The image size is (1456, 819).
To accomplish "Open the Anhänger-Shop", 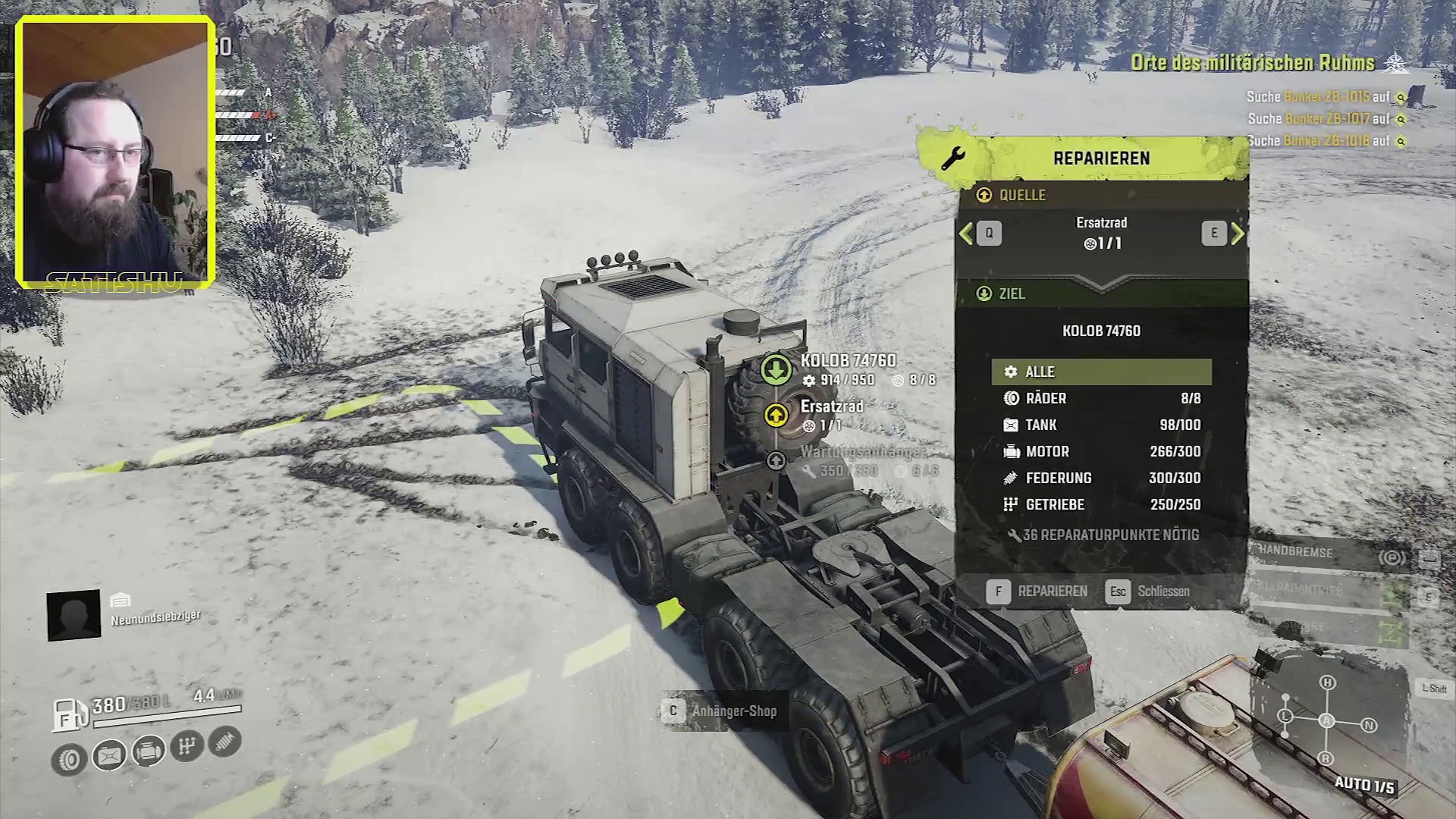I will click(x=720, y=711).
